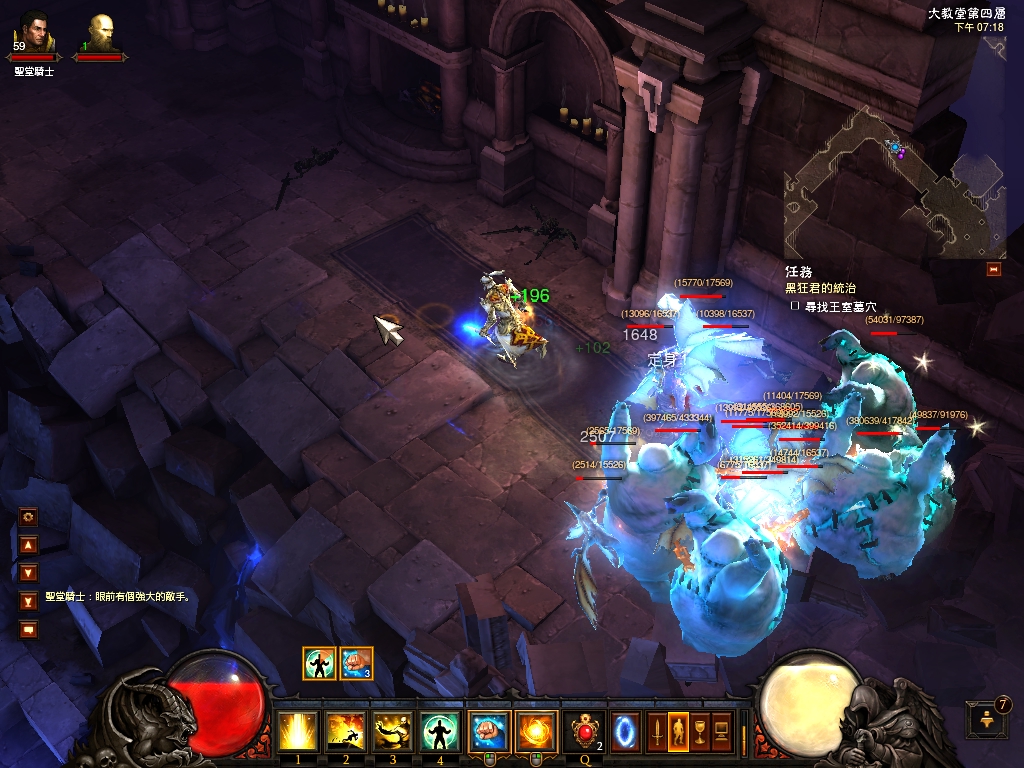Activate the green aura silhouette skill
The height and width of the screenshot is (768, 1024).
tap(440, 731)
